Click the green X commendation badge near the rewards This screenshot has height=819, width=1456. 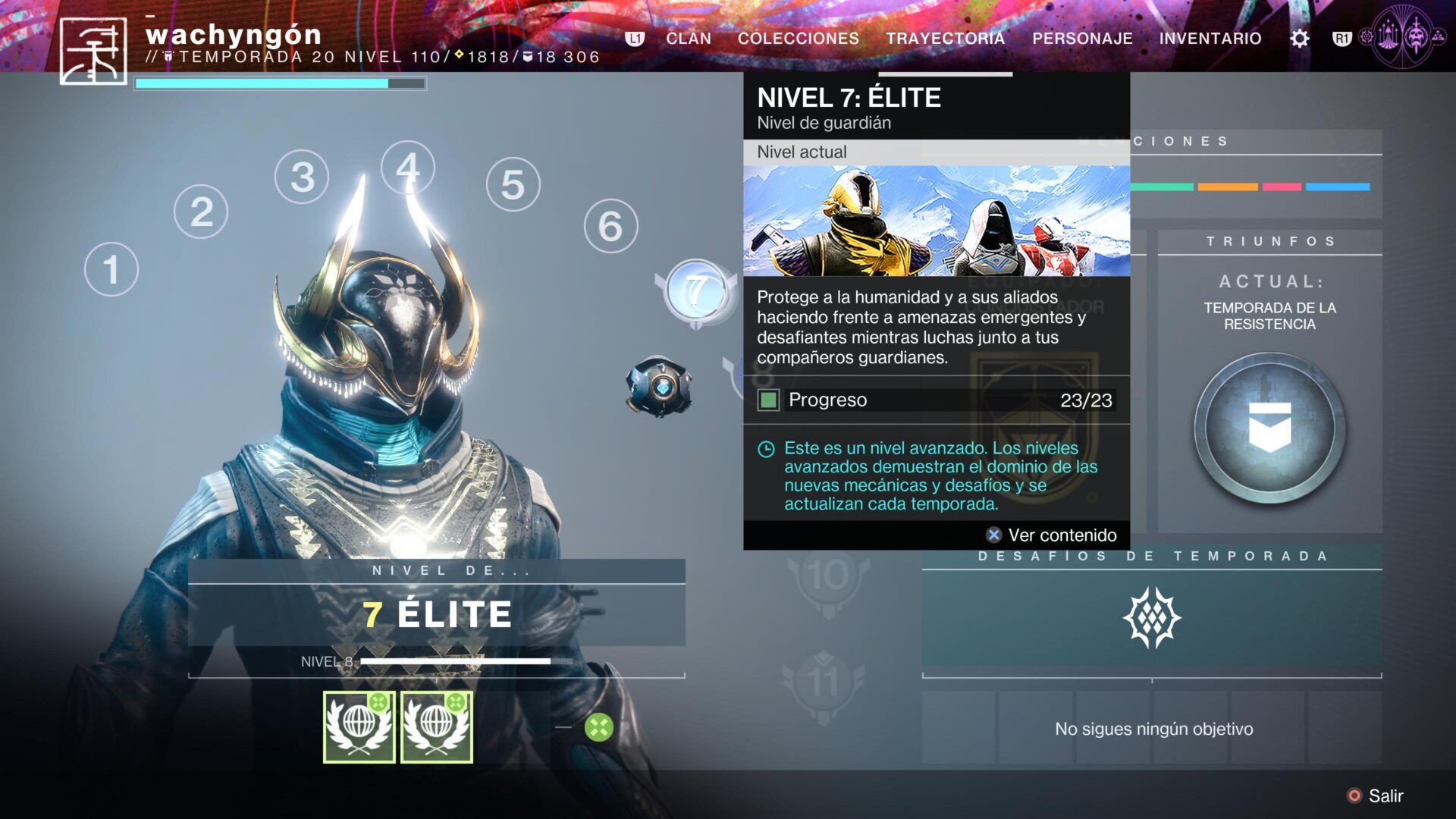[x=599, y=726]
